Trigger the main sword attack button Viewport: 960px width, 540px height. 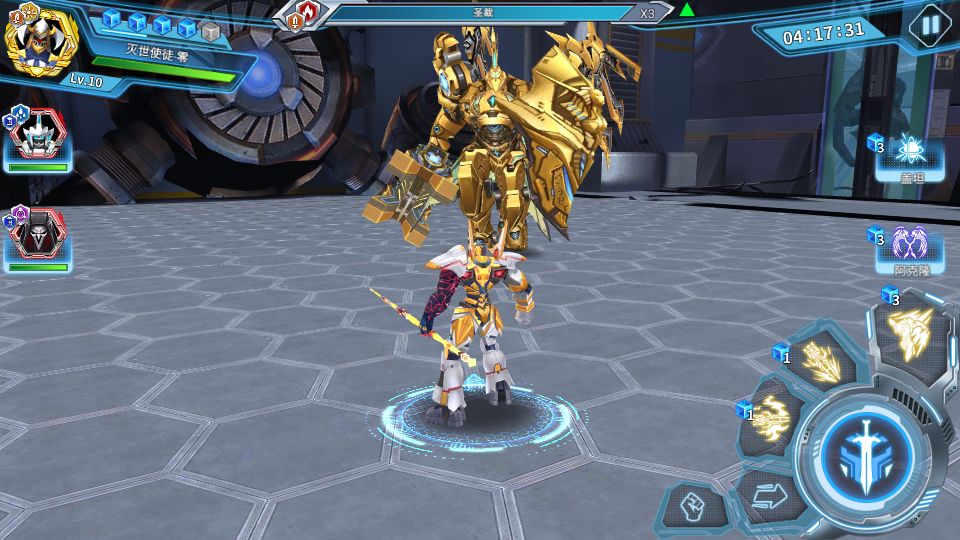[860, 452]
